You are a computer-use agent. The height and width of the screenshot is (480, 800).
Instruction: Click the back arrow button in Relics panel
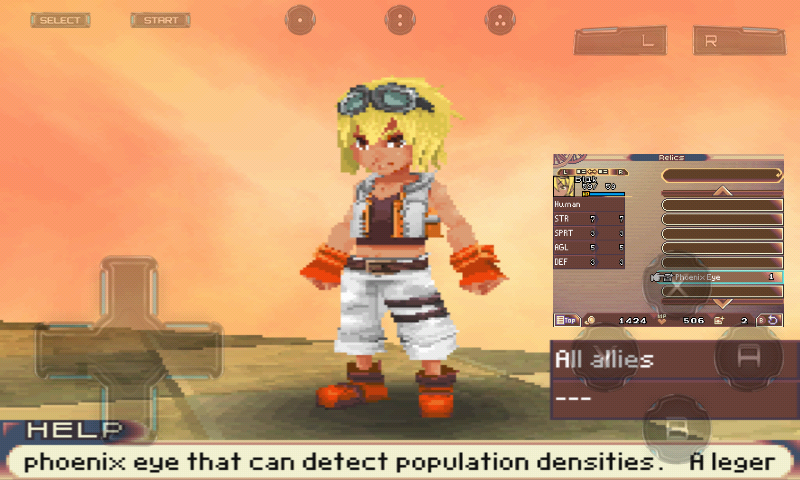tap(773, 320)
